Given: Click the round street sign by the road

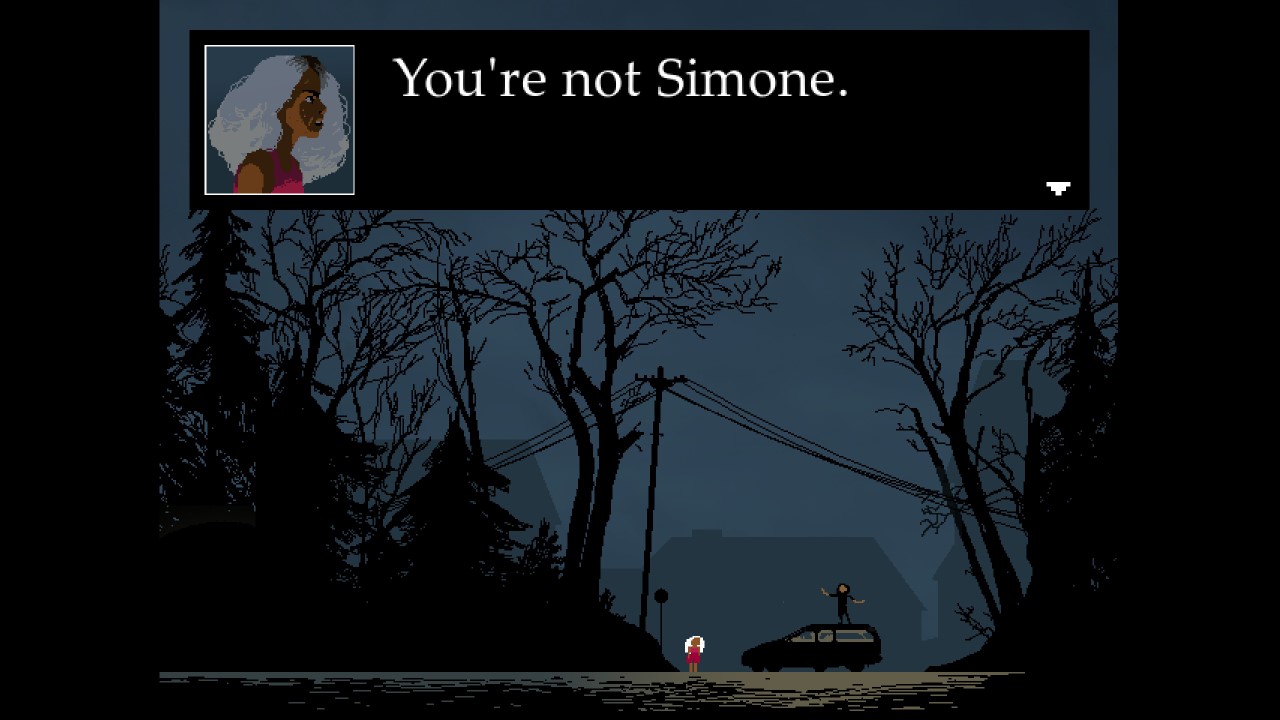Looking at the screenshot, I should 662,595.
